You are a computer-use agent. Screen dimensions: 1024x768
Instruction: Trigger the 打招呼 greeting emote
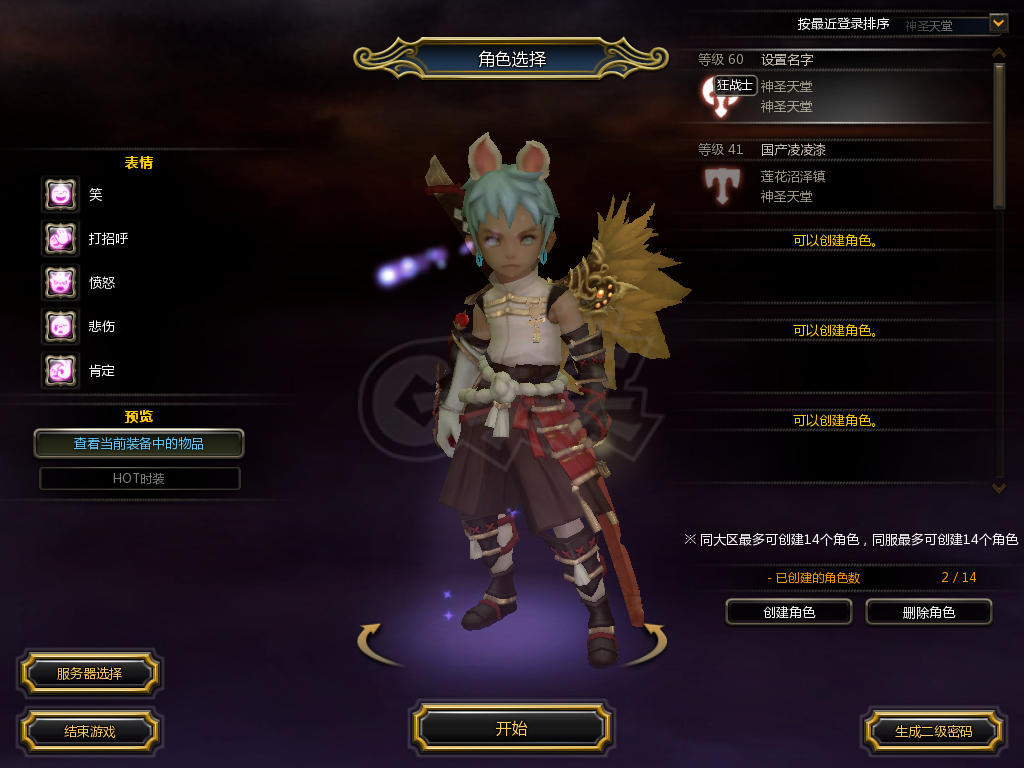tap(60, 238)
